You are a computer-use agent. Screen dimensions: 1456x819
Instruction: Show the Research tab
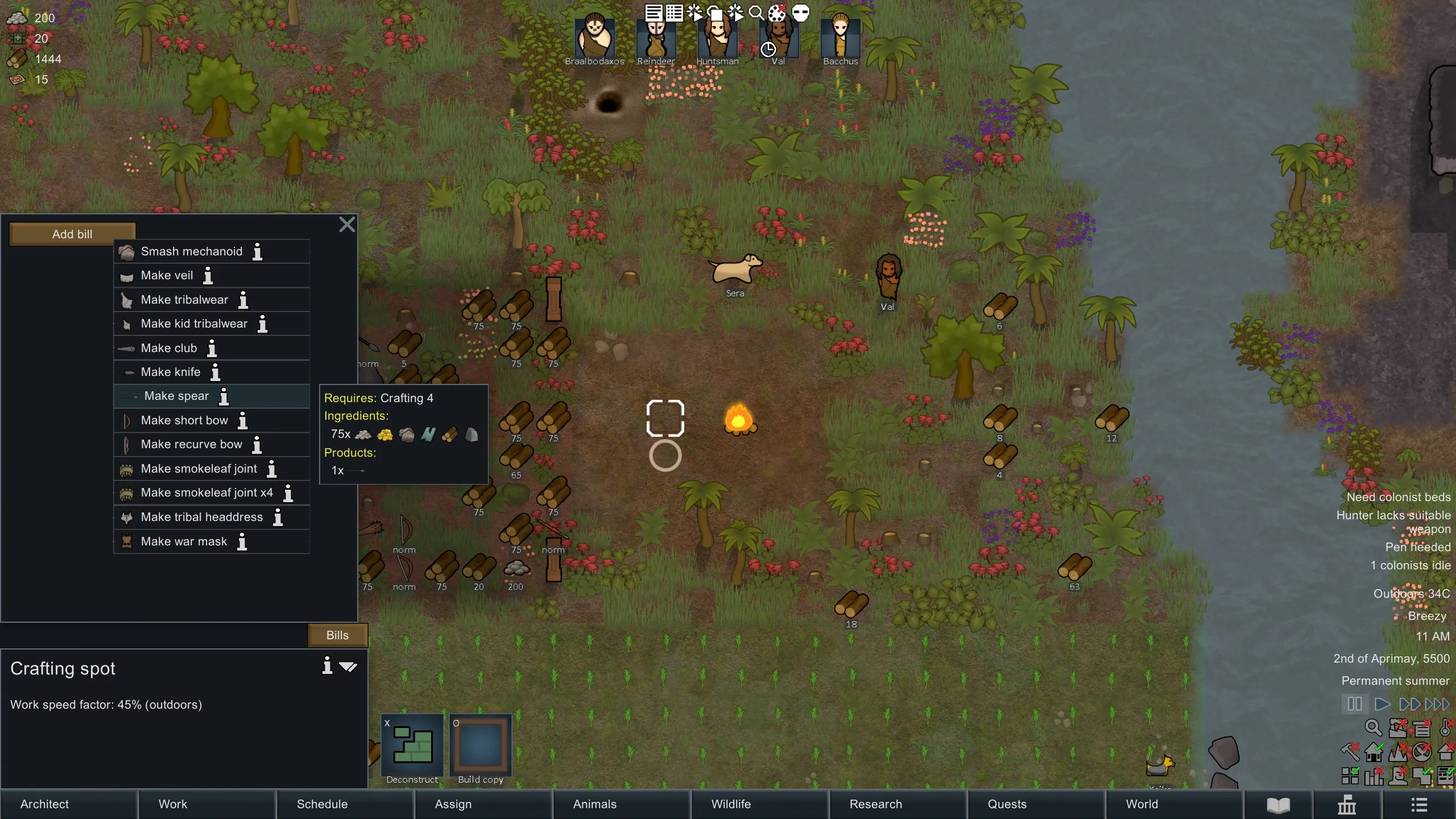click(x=875, y=804)
